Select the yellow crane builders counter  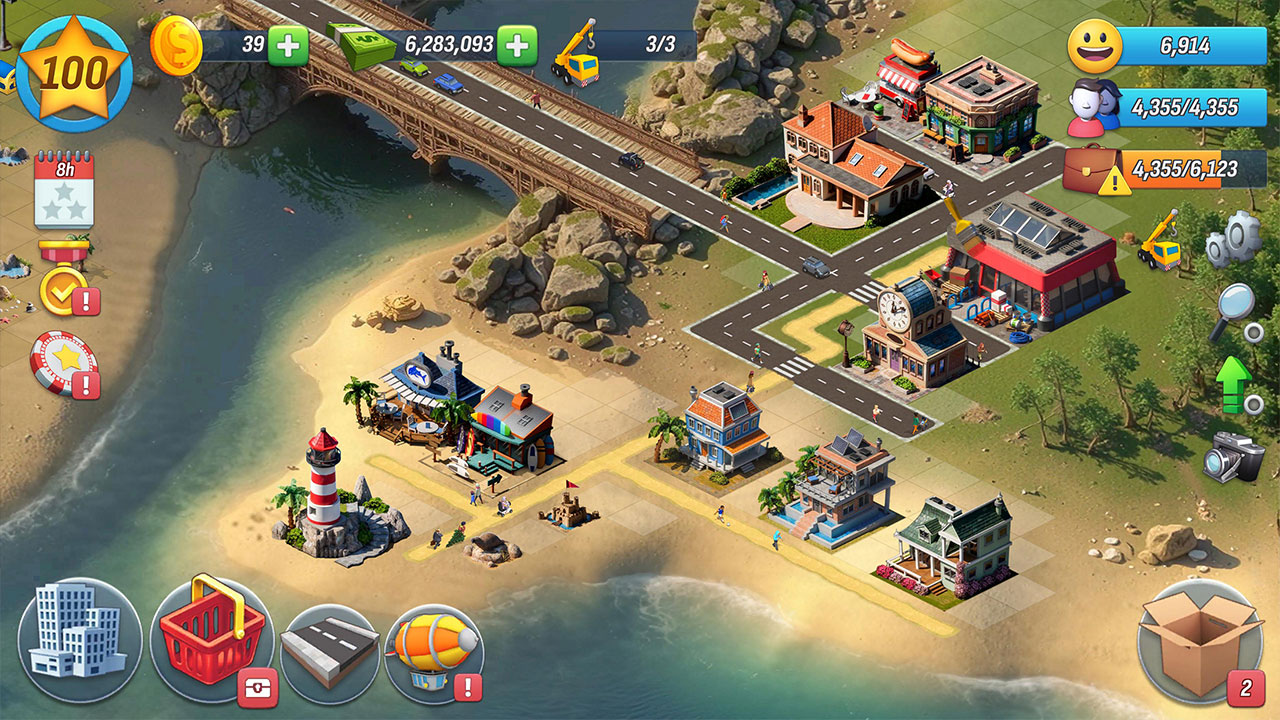(x=576, y=47)
